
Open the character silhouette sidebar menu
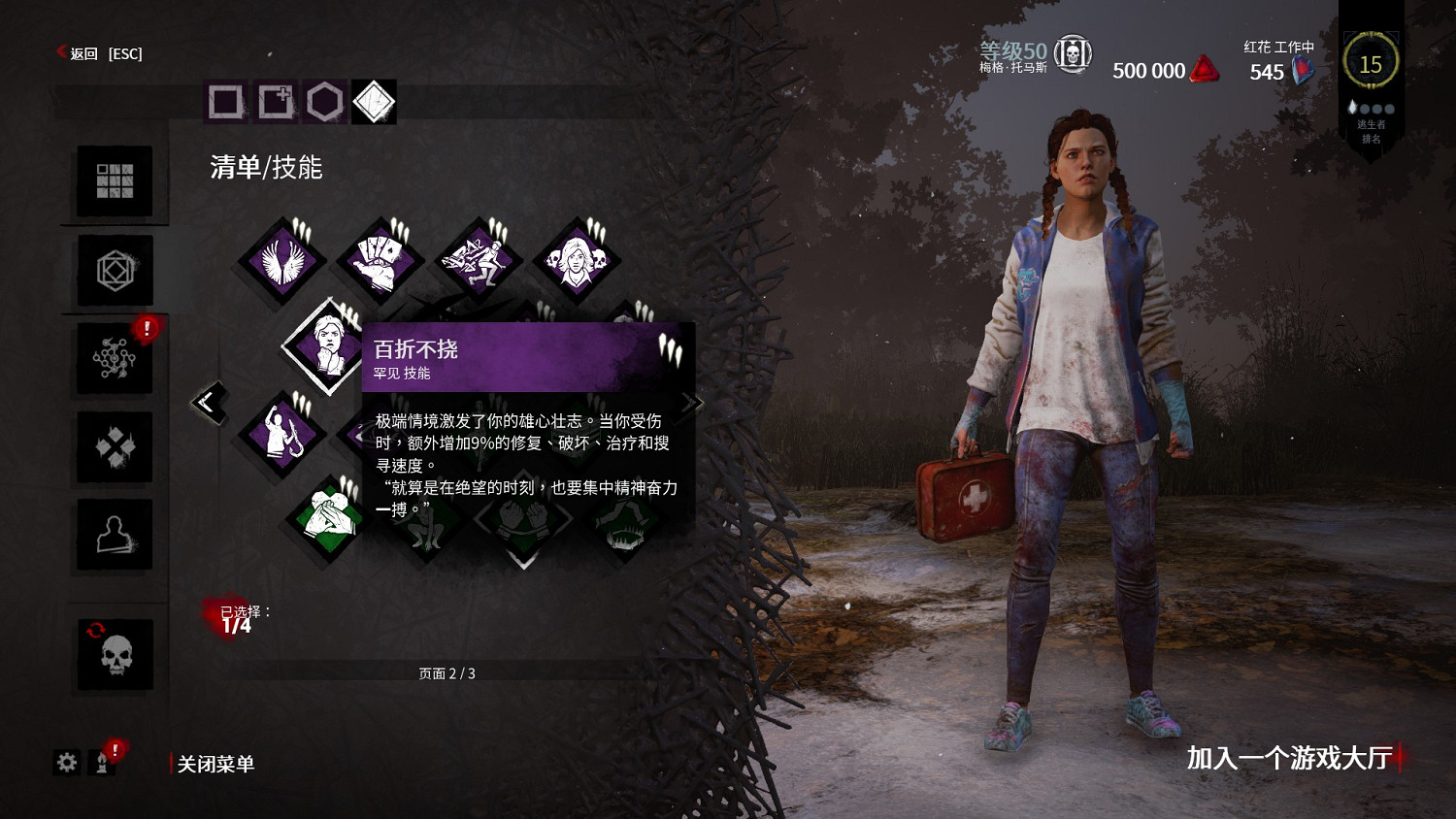pyautogui.click(x=115, y=535)
